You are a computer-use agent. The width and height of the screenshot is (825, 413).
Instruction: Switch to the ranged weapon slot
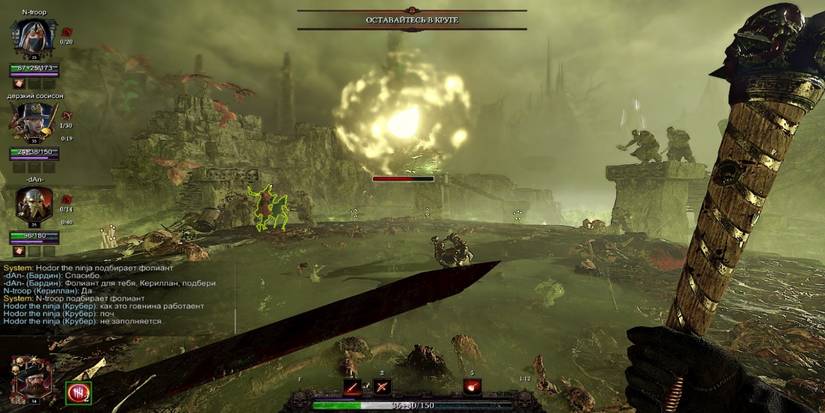tap(380, 387)
